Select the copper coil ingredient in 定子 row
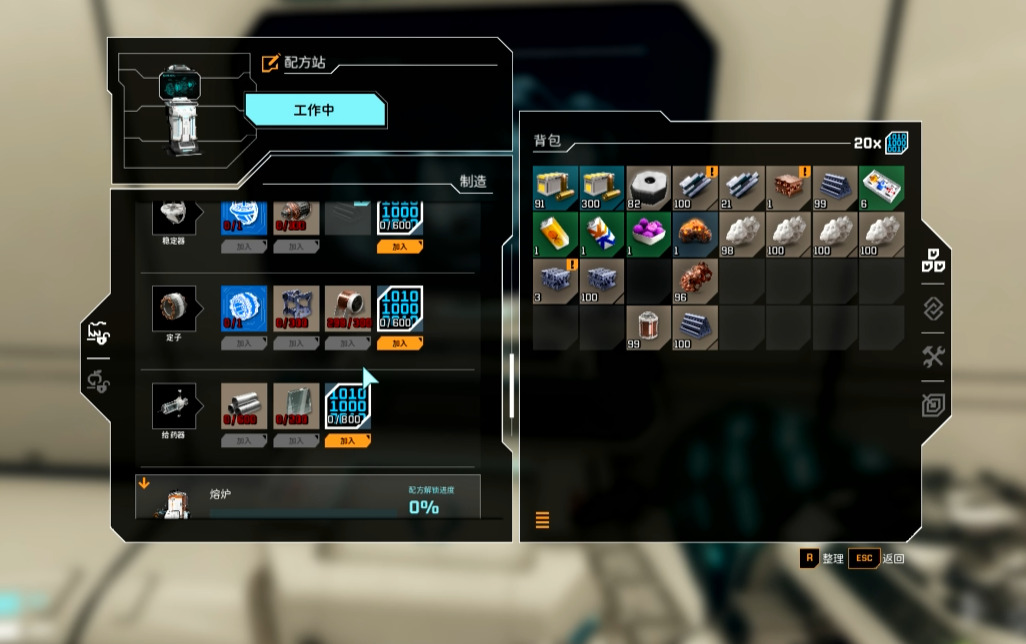The height and width of the screenshot is (644, 1026). pos(347,309)
